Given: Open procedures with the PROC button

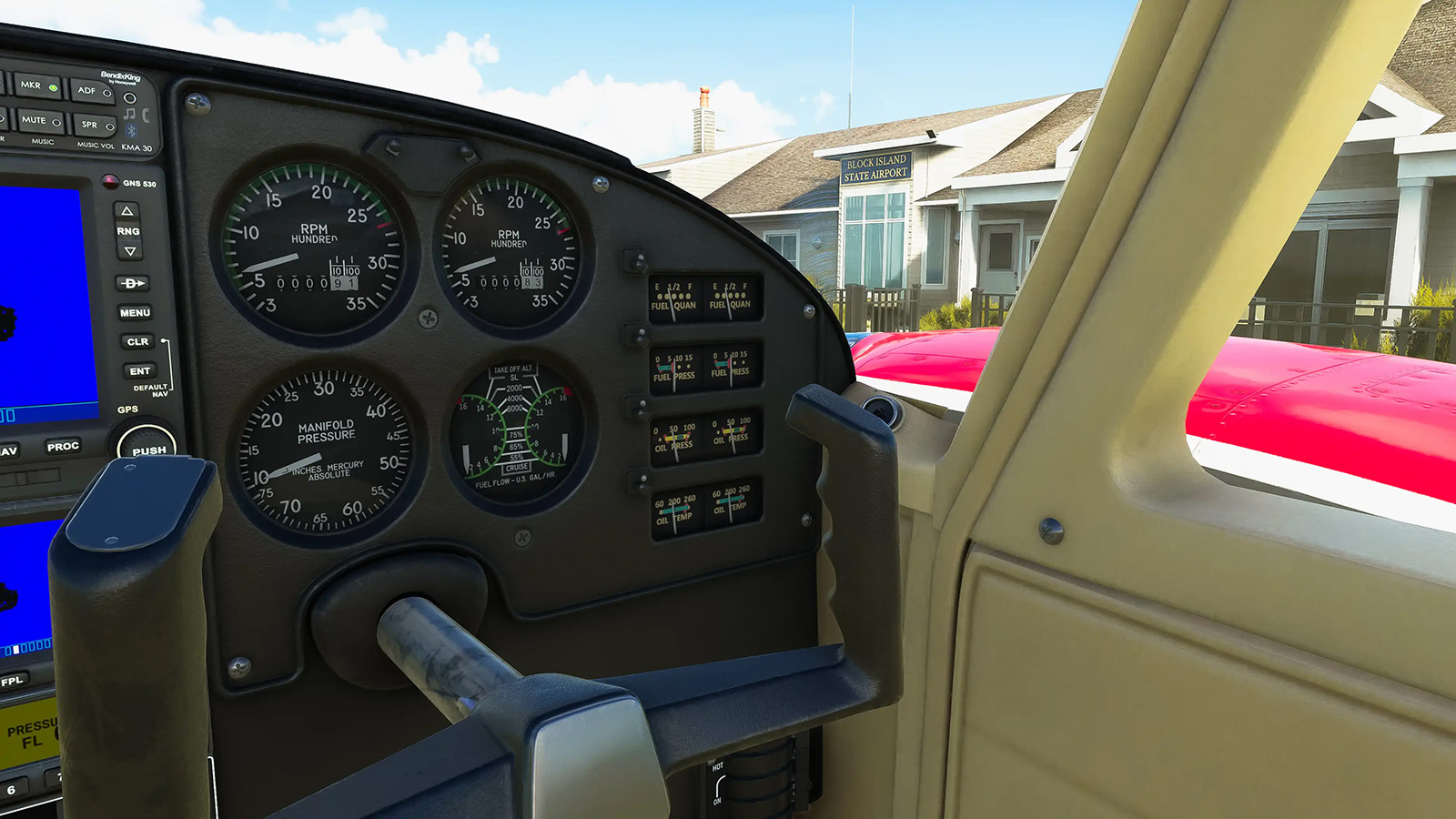Looking at the screenshot, I should pos(63,447).
